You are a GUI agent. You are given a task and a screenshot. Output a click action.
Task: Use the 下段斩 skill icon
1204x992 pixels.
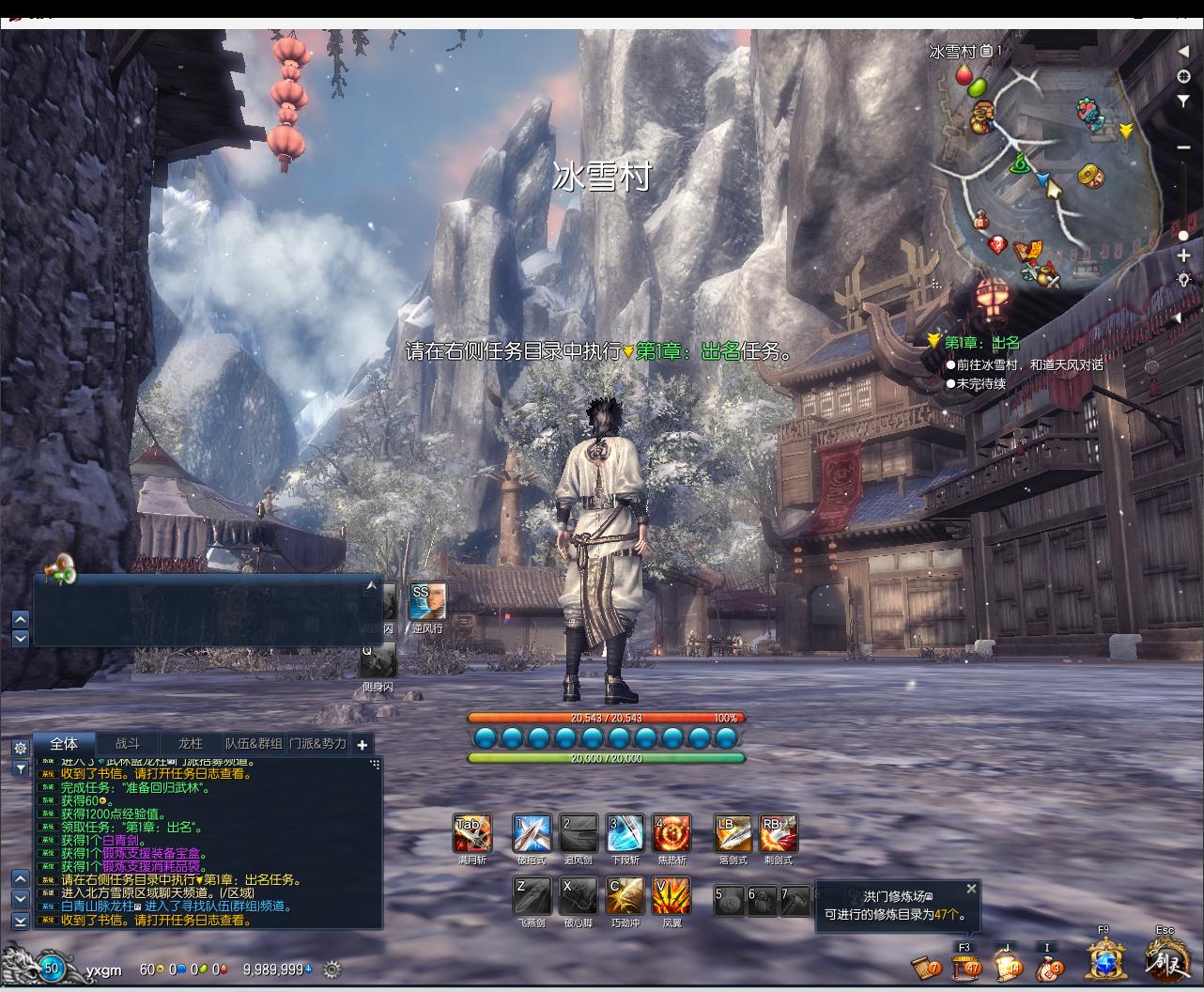click(x=625, y=834)
